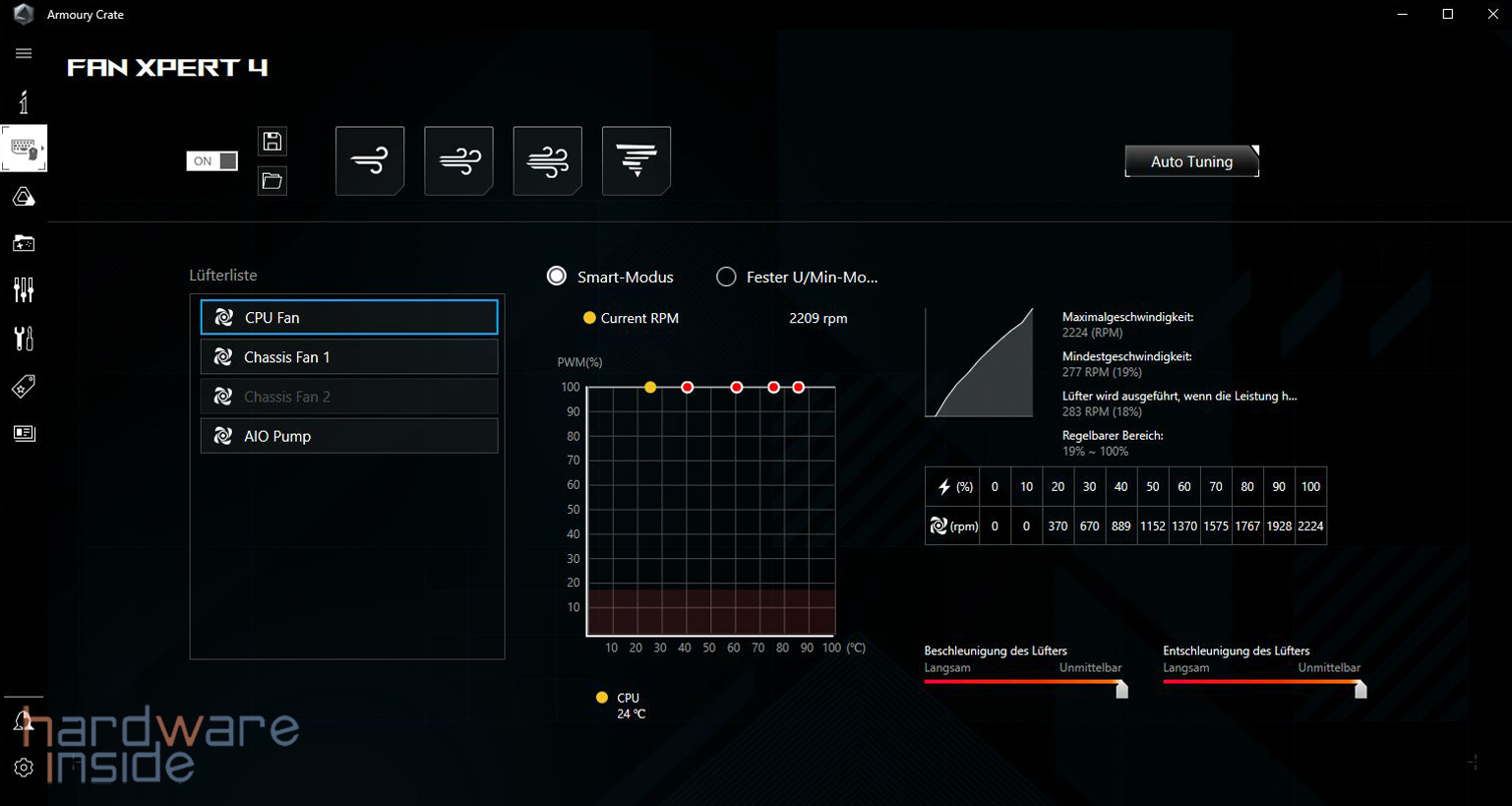Save profile with the floppy disk icon
Image resolution: width=1512 pixels, height=806 pixels.
pos(272,142)
